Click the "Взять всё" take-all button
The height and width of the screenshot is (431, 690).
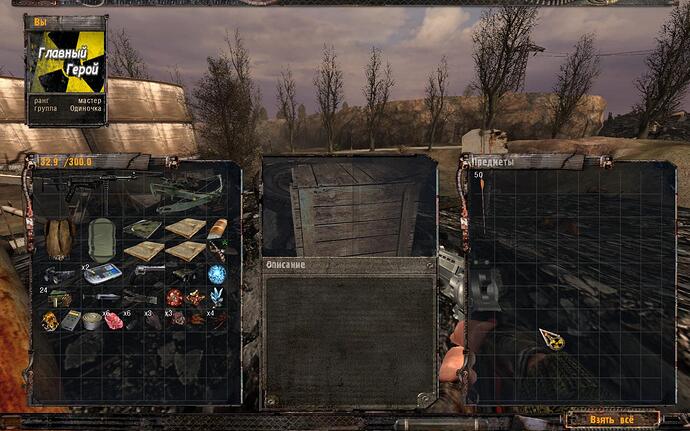click(612, 418)
